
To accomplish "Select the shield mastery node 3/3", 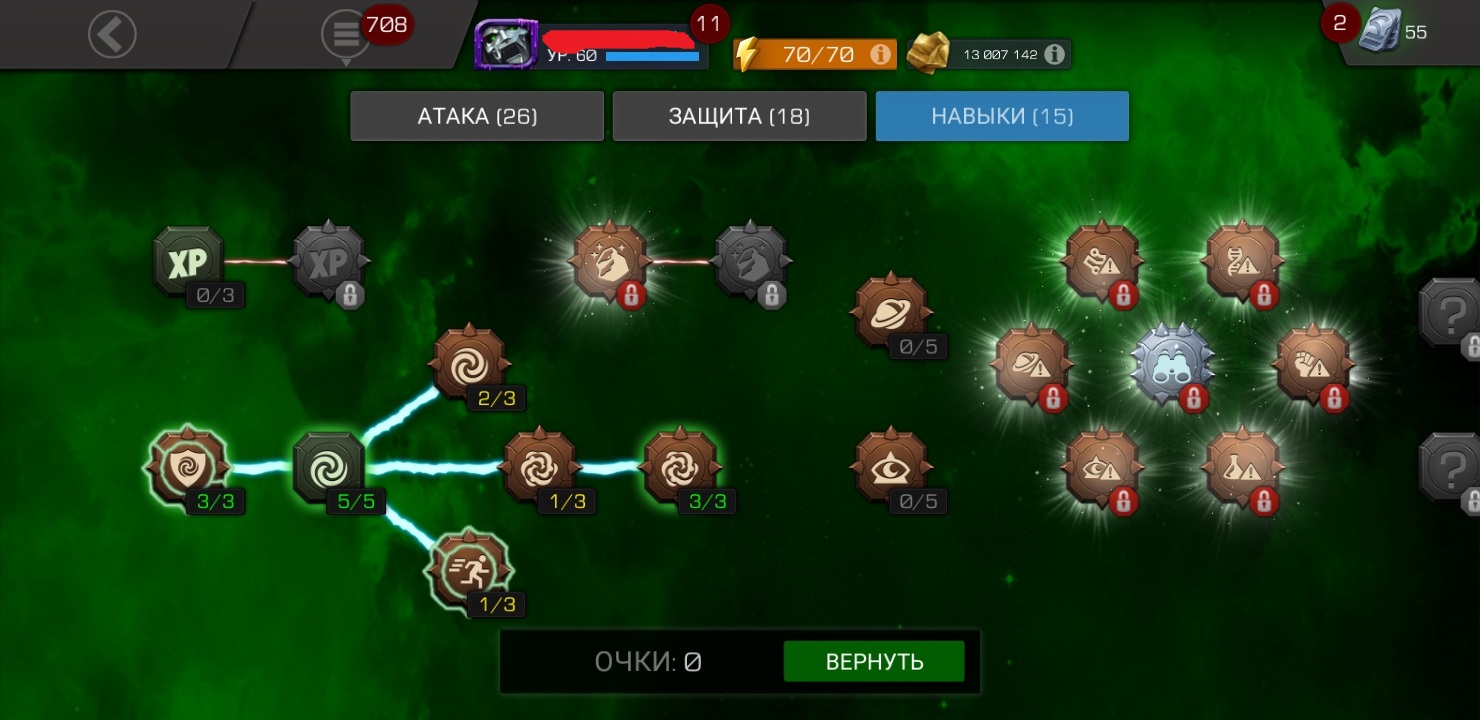I will (x=187, y=466).
